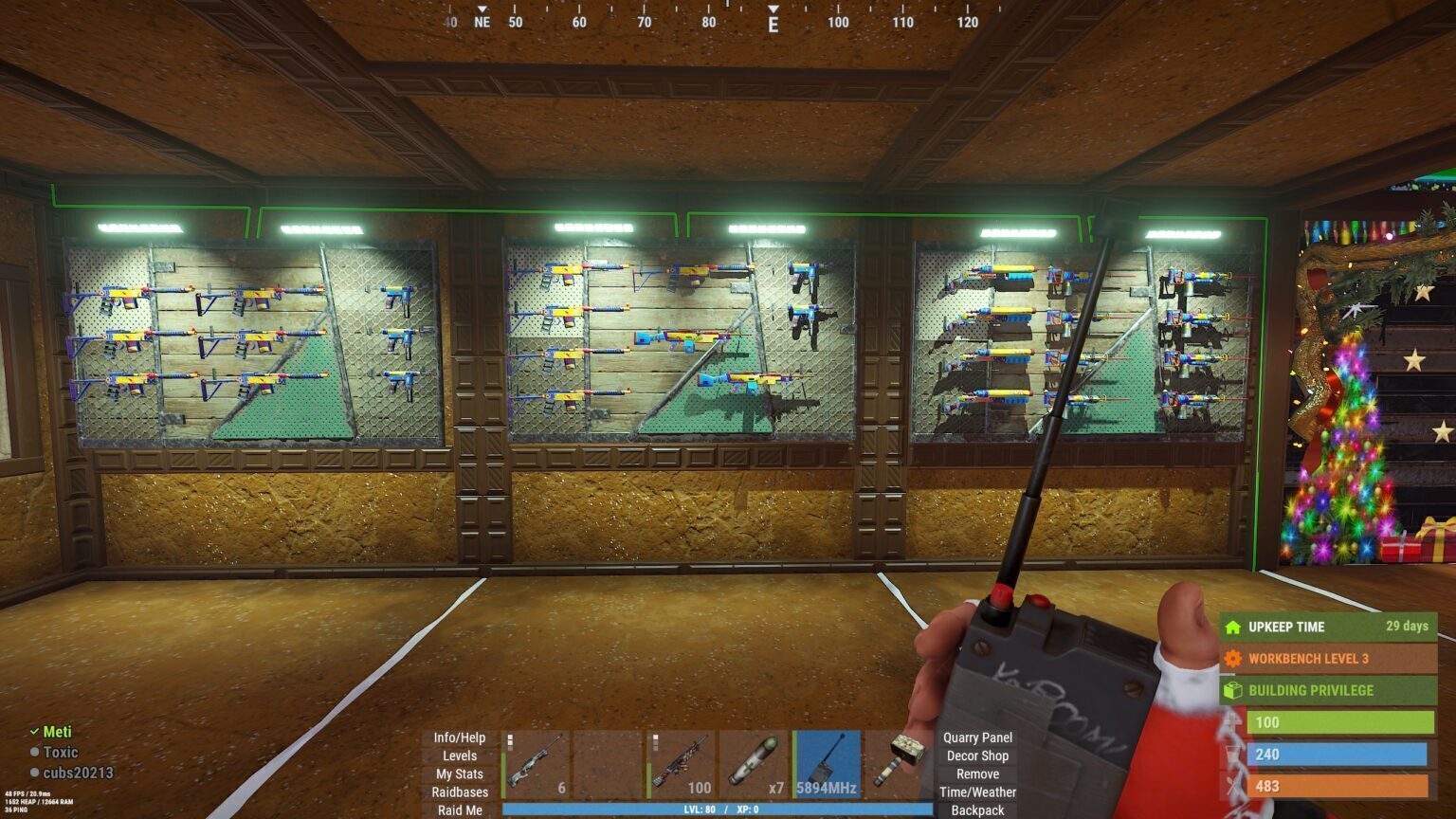Click the Workbench Level 3 status entry
The height and width of the screenshot is (819, 1456).
pos(1328,658)
